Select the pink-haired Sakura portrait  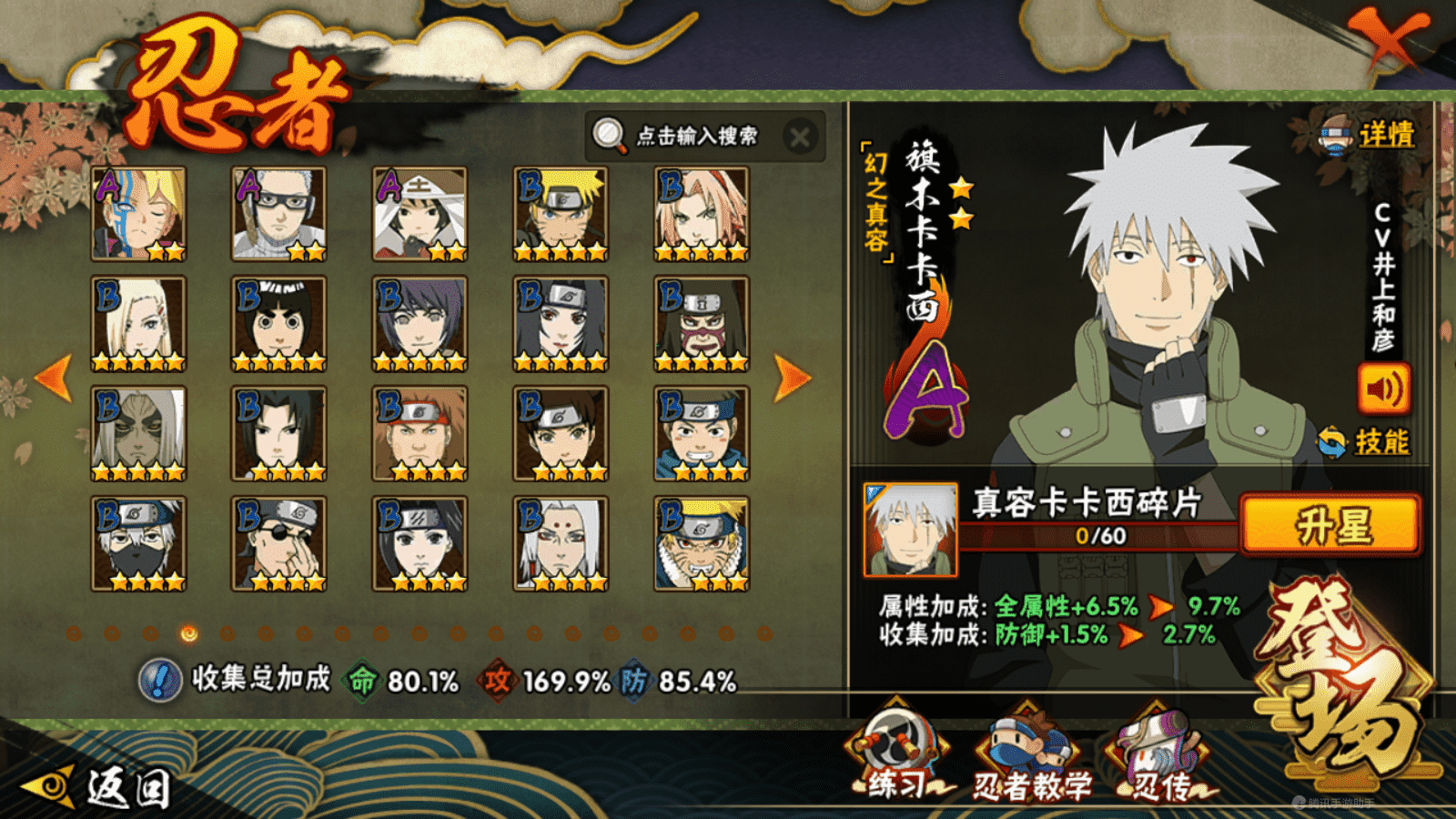(x=702, y=215)
